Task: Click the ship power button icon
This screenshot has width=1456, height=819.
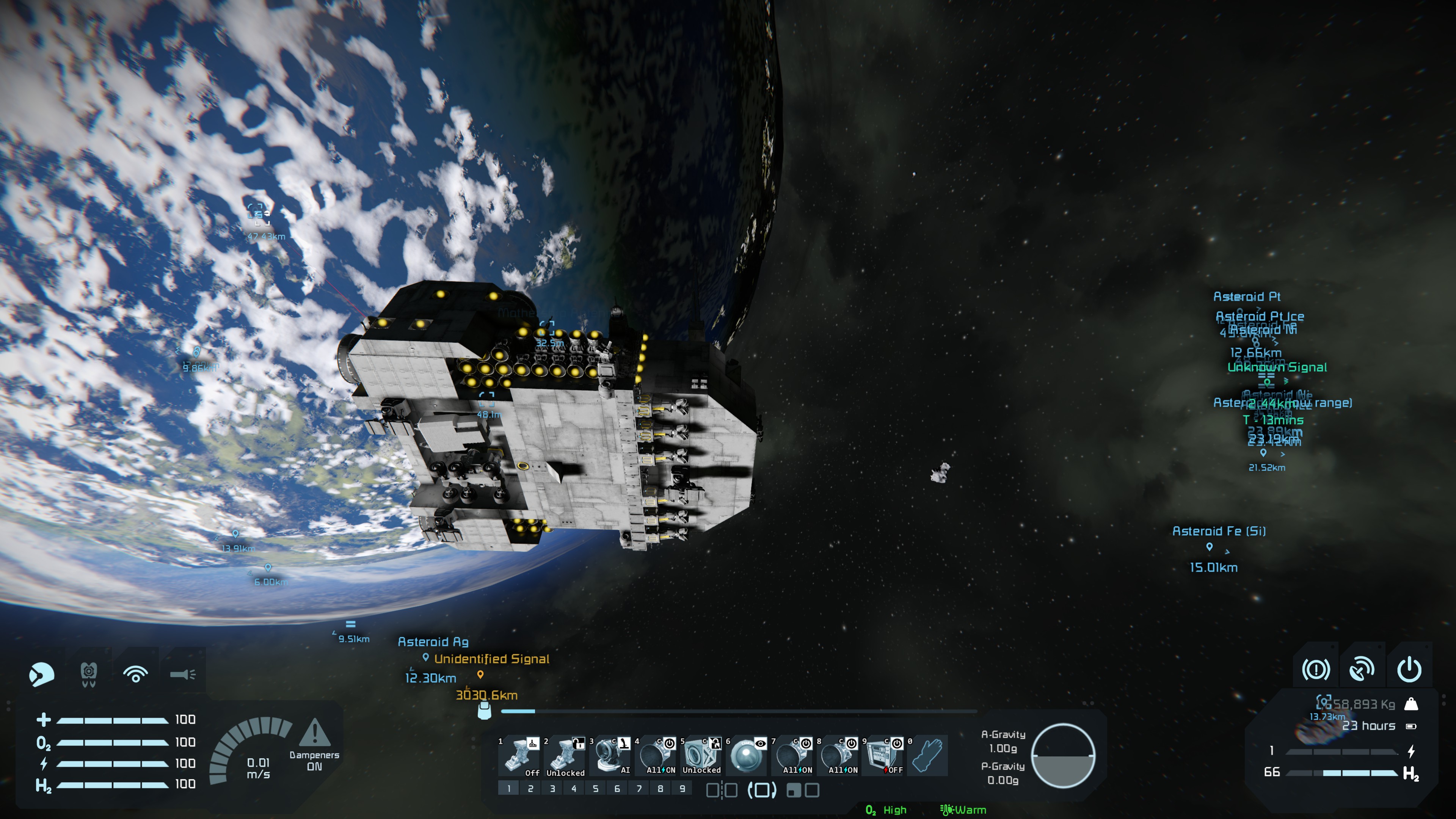Action: pos(1409,670)
